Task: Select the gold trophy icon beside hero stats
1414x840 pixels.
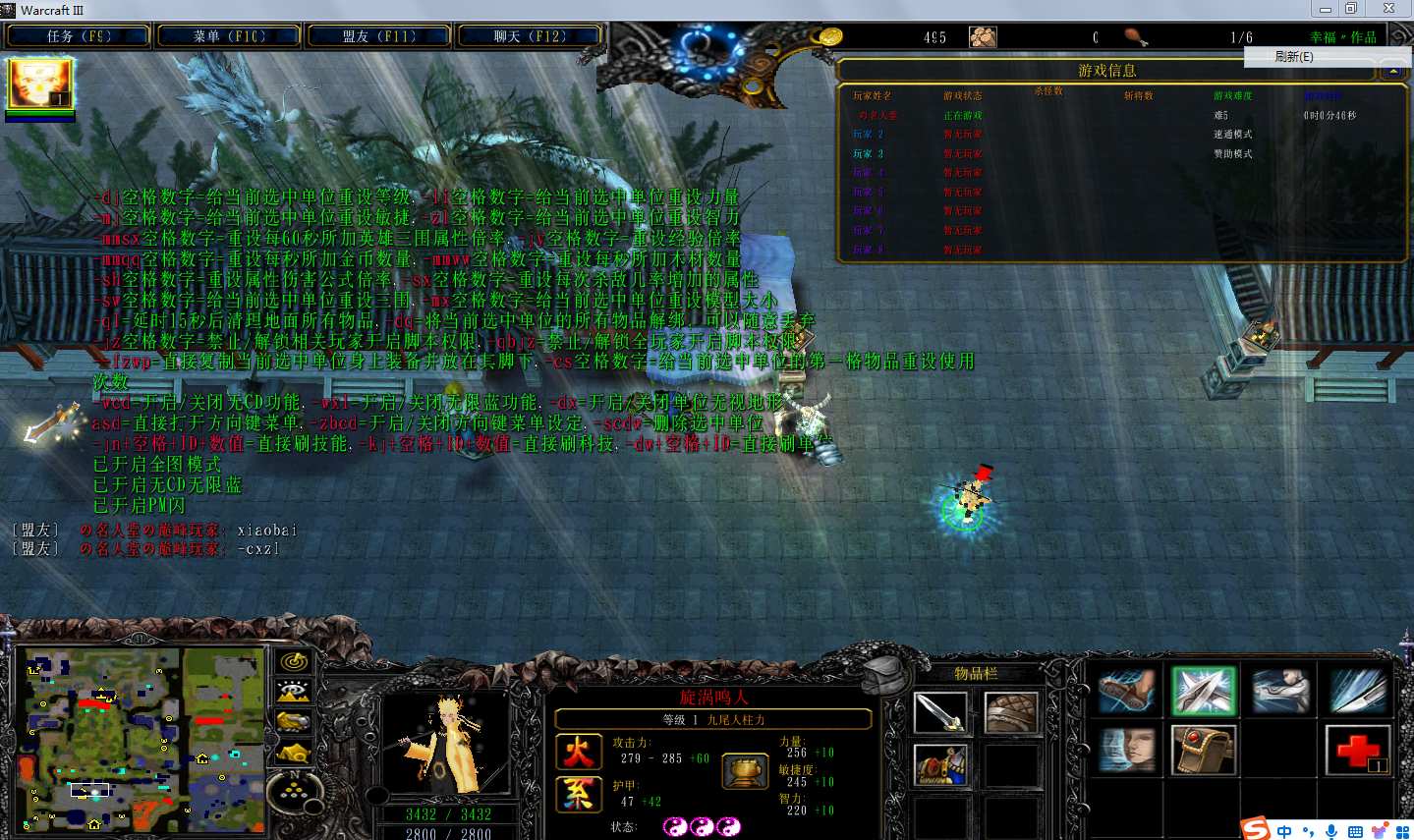Action: pos(744,771)
